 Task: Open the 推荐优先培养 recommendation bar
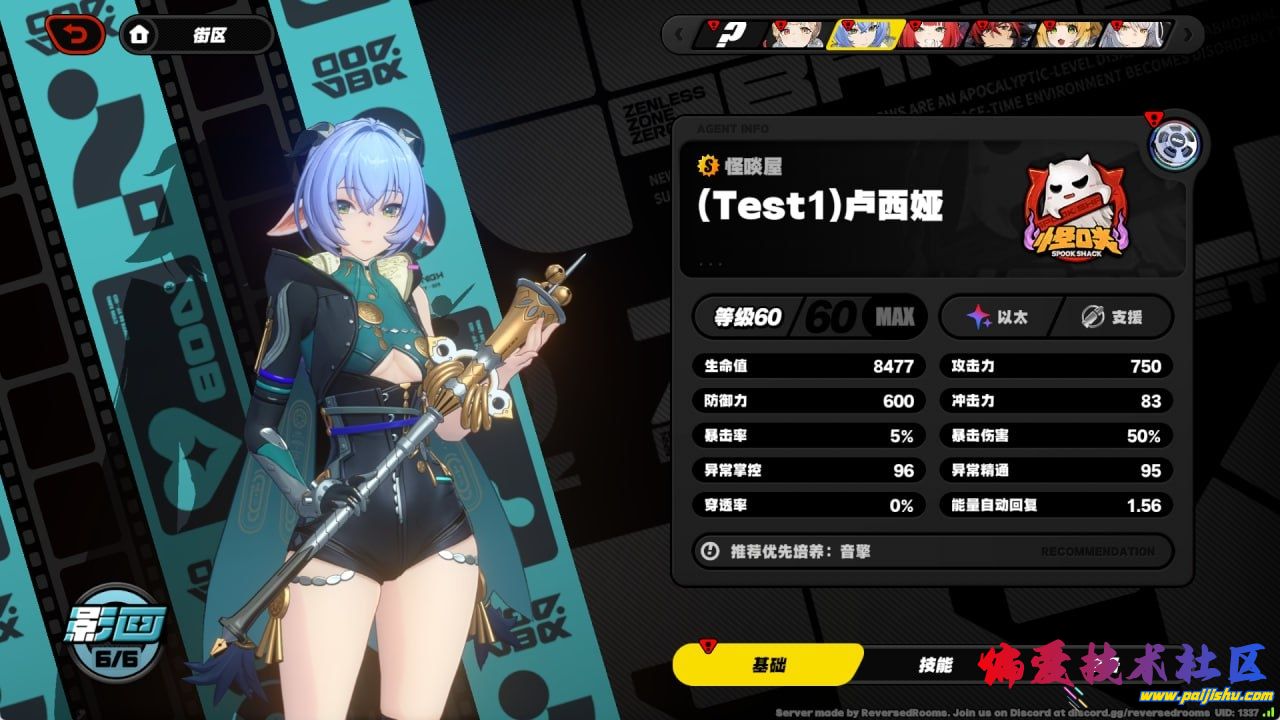[x=932, y=551]
